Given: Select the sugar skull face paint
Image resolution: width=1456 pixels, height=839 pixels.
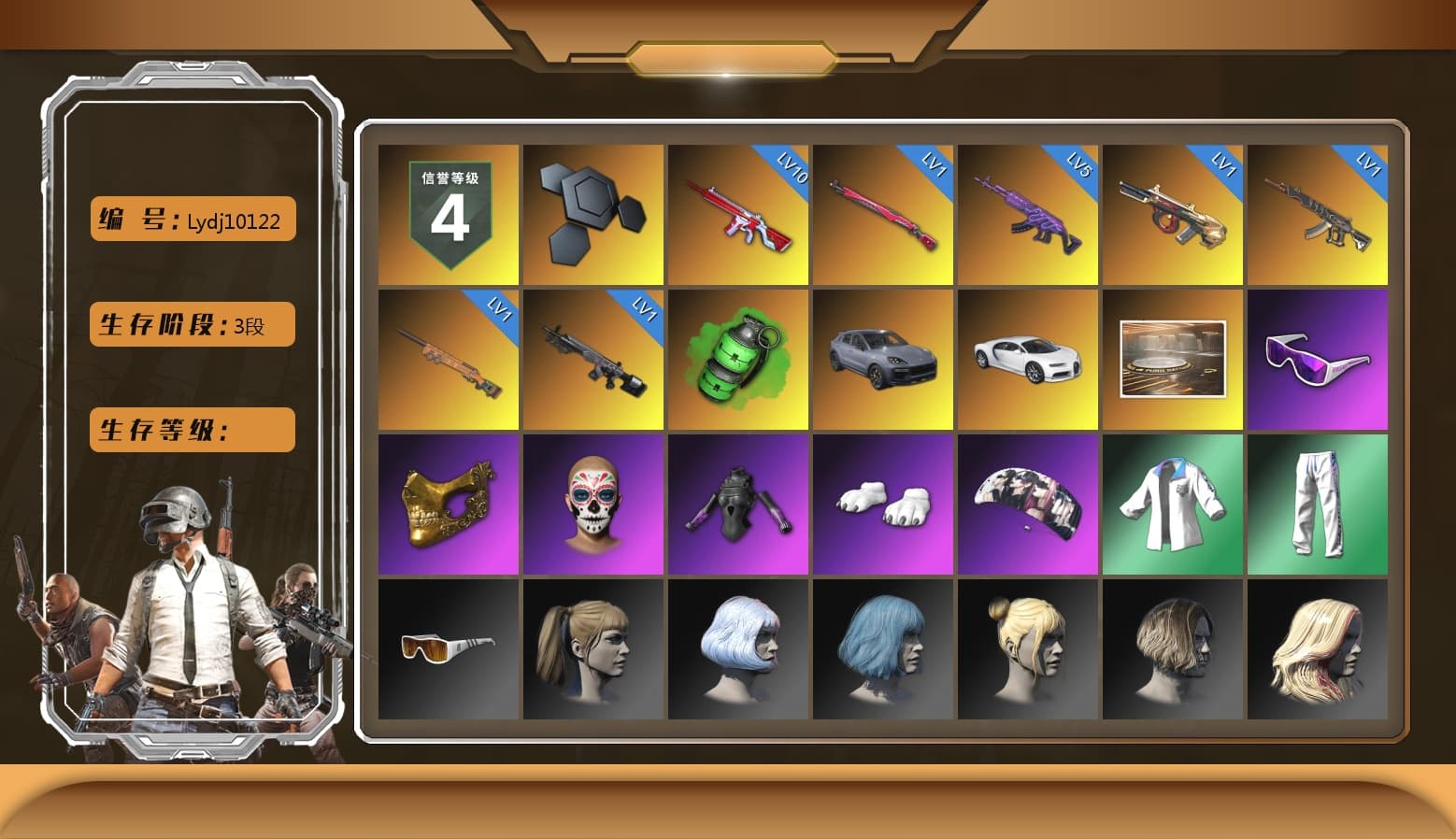Looking at the screenshot, I should (x=591, y=505).
